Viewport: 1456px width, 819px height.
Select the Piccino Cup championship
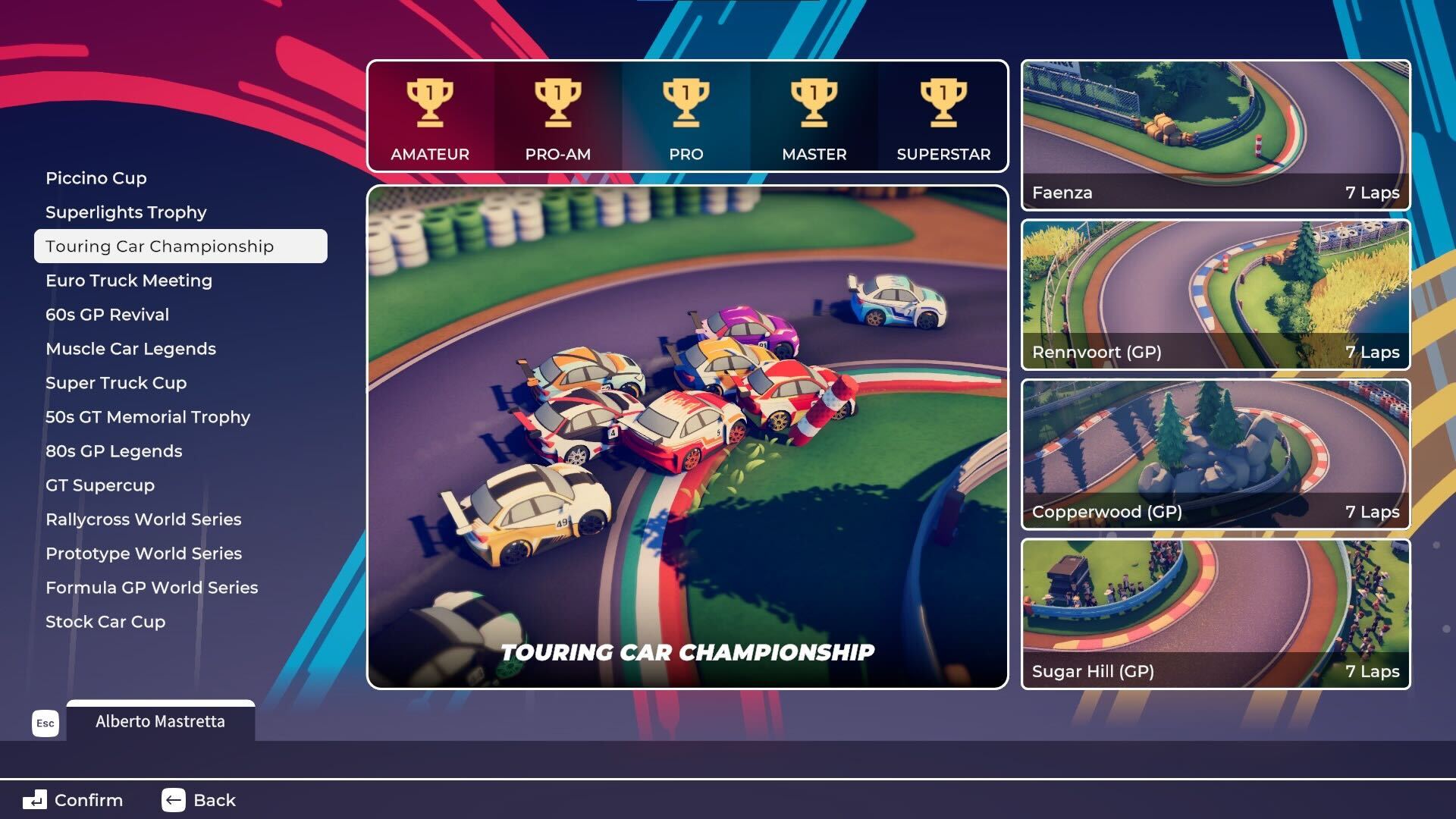pos(96,178)
